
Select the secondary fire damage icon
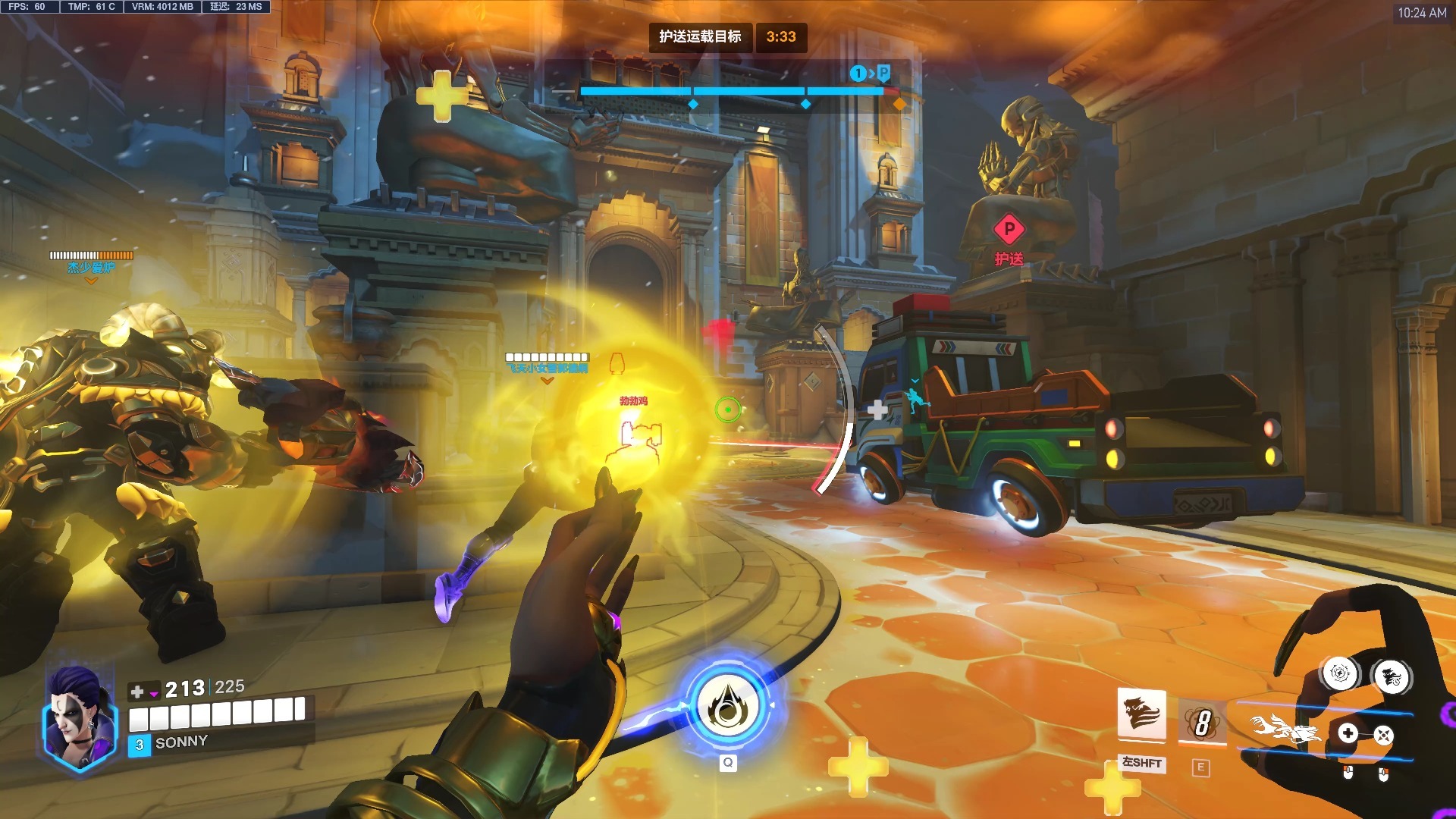click(1383, 735)
